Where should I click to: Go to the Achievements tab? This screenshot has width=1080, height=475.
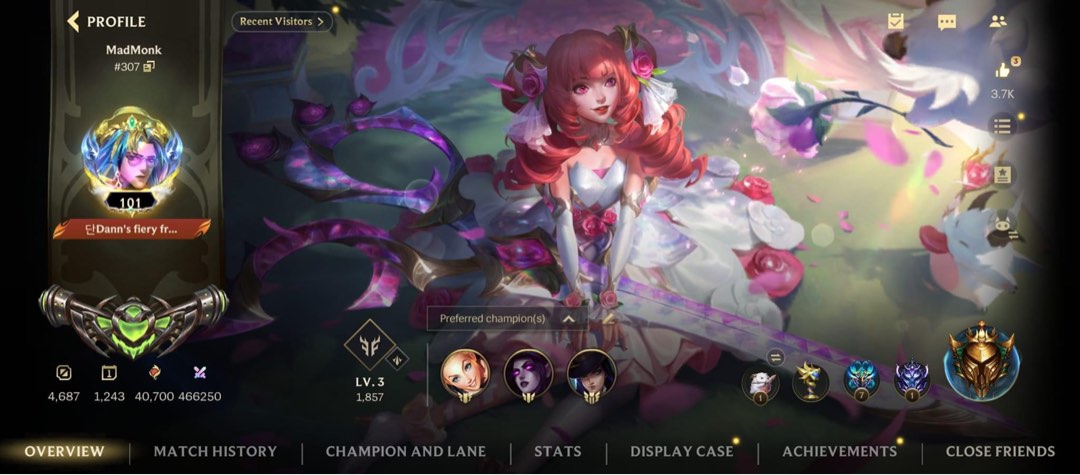(x=839, y=452)
